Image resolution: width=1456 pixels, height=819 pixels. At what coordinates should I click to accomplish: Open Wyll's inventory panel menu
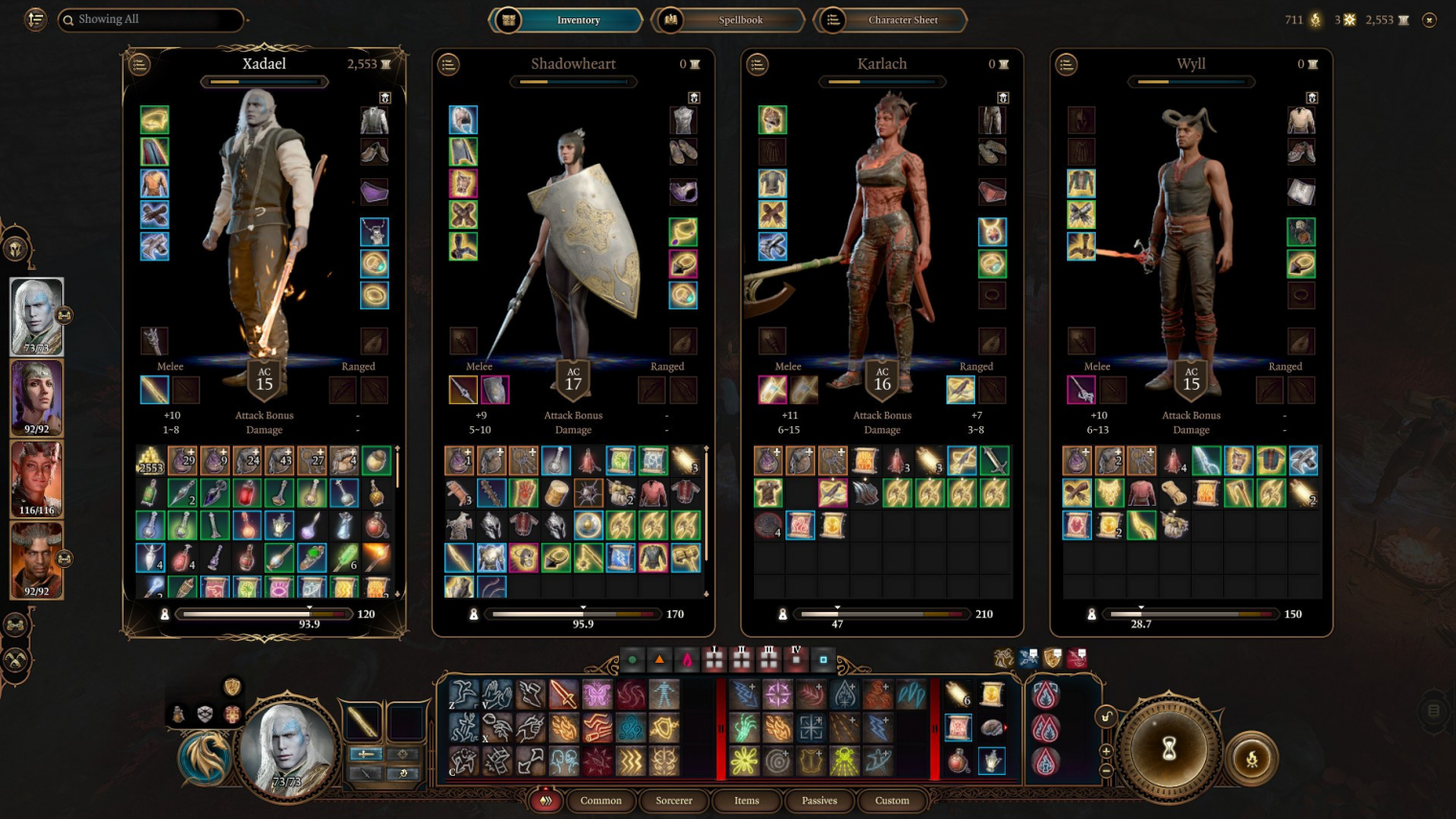point(1066,64)
